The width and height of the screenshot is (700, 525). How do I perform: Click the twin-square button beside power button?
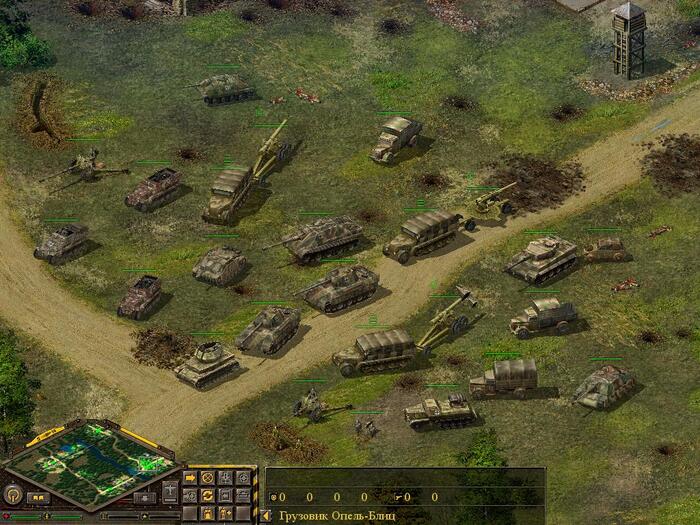coord(38,496)
